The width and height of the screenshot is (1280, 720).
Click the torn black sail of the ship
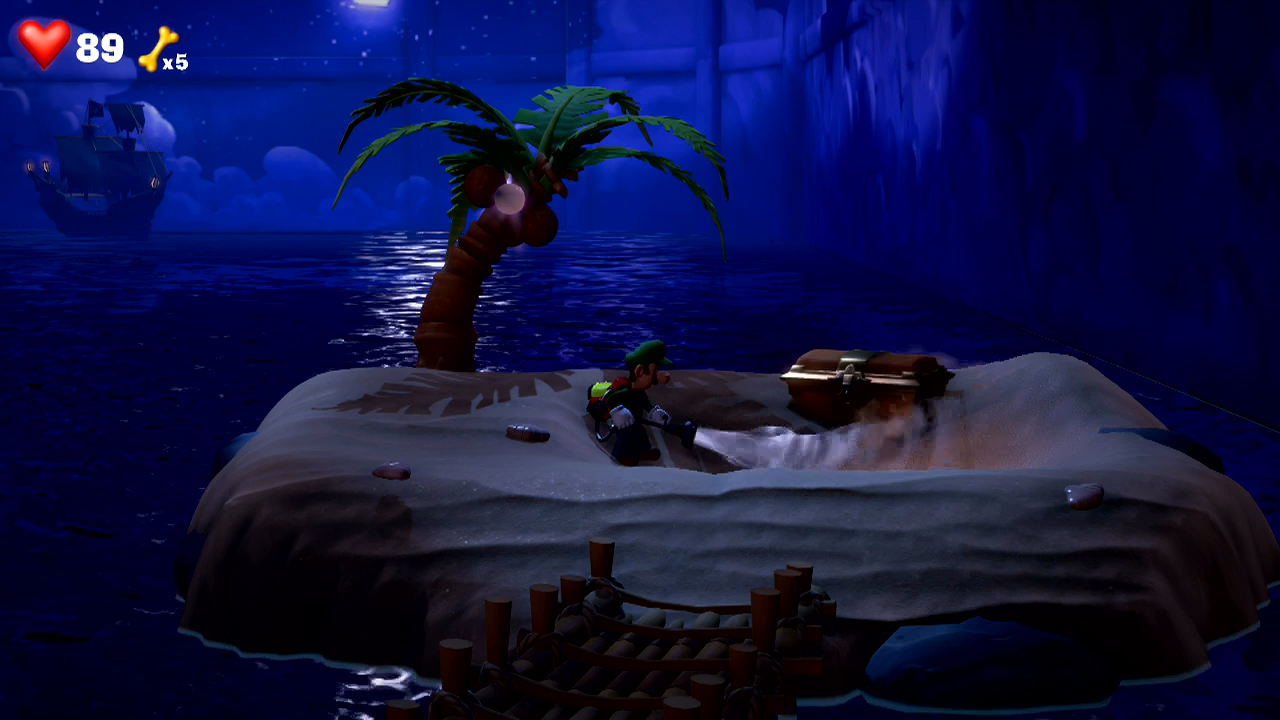coord(127,118)
